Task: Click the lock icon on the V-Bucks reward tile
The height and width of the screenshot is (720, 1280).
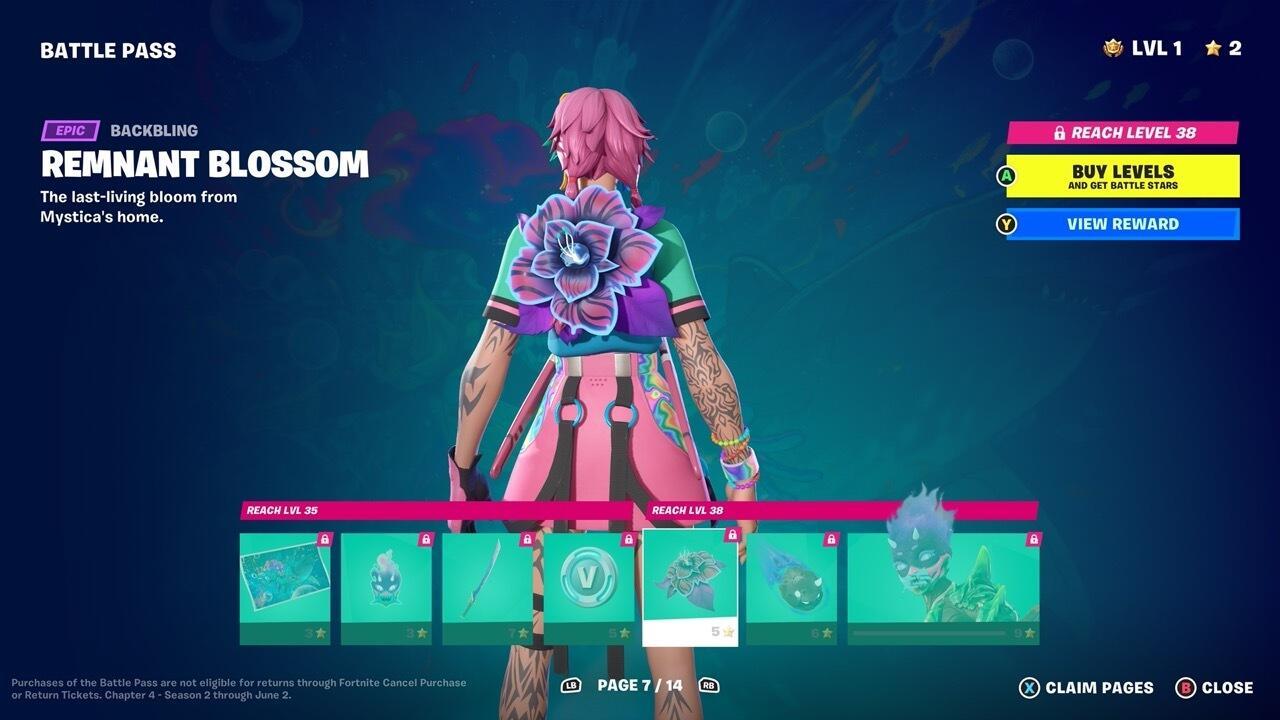Action: [x=628, y=537]
